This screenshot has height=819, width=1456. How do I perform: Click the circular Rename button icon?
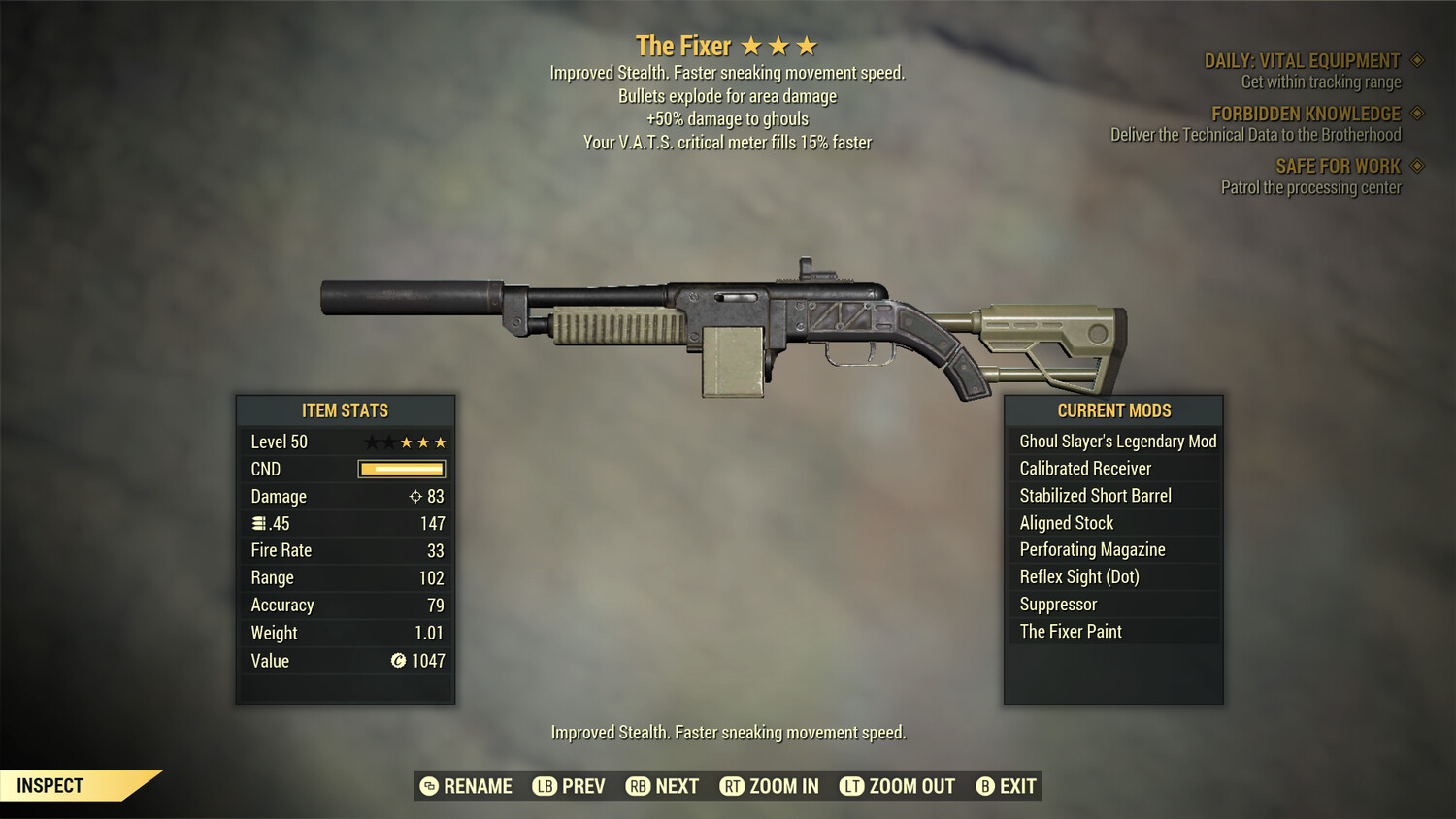[427, 786]
